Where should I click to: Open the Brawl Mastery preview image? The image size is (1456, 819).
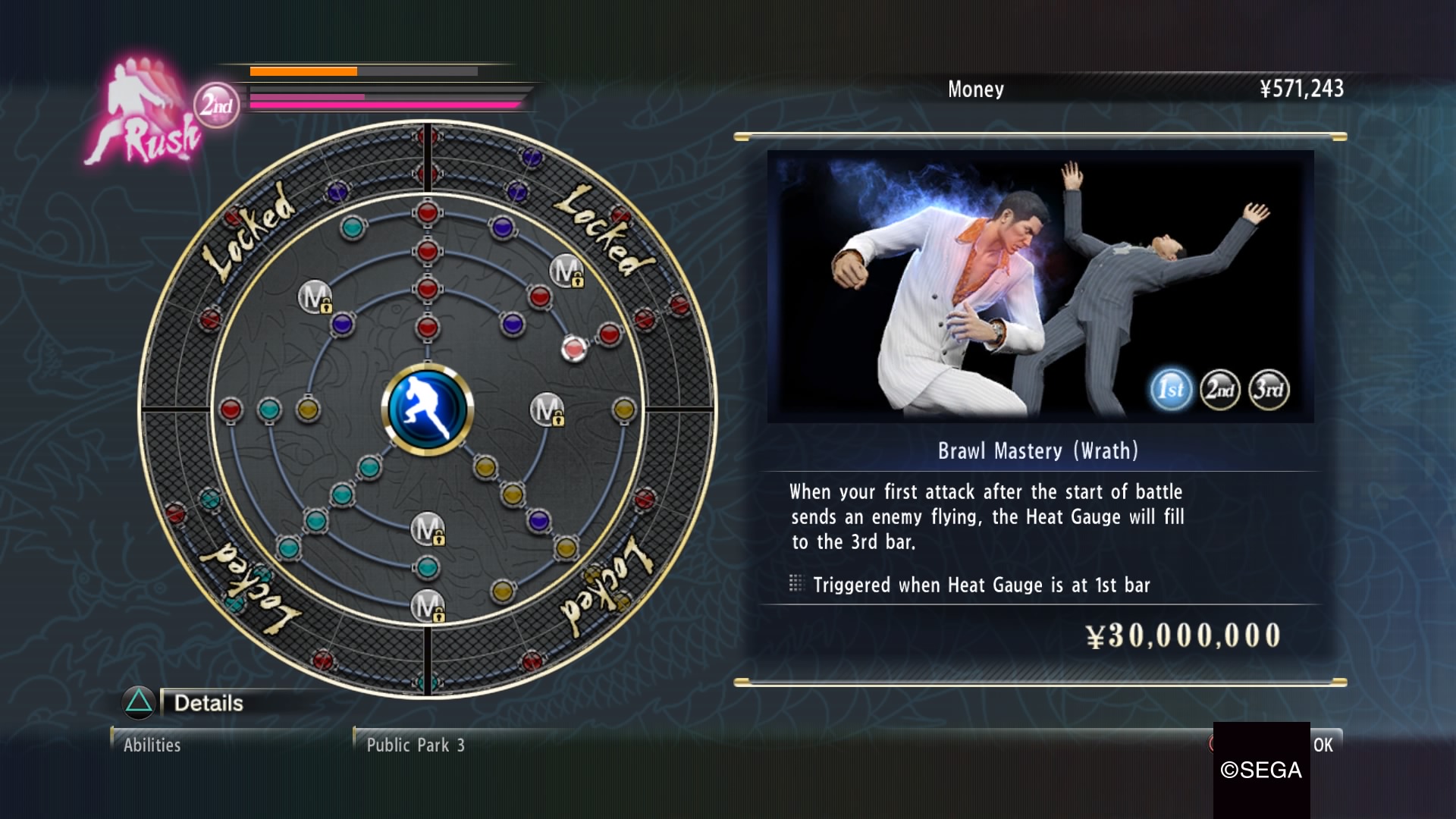[986, 286]
